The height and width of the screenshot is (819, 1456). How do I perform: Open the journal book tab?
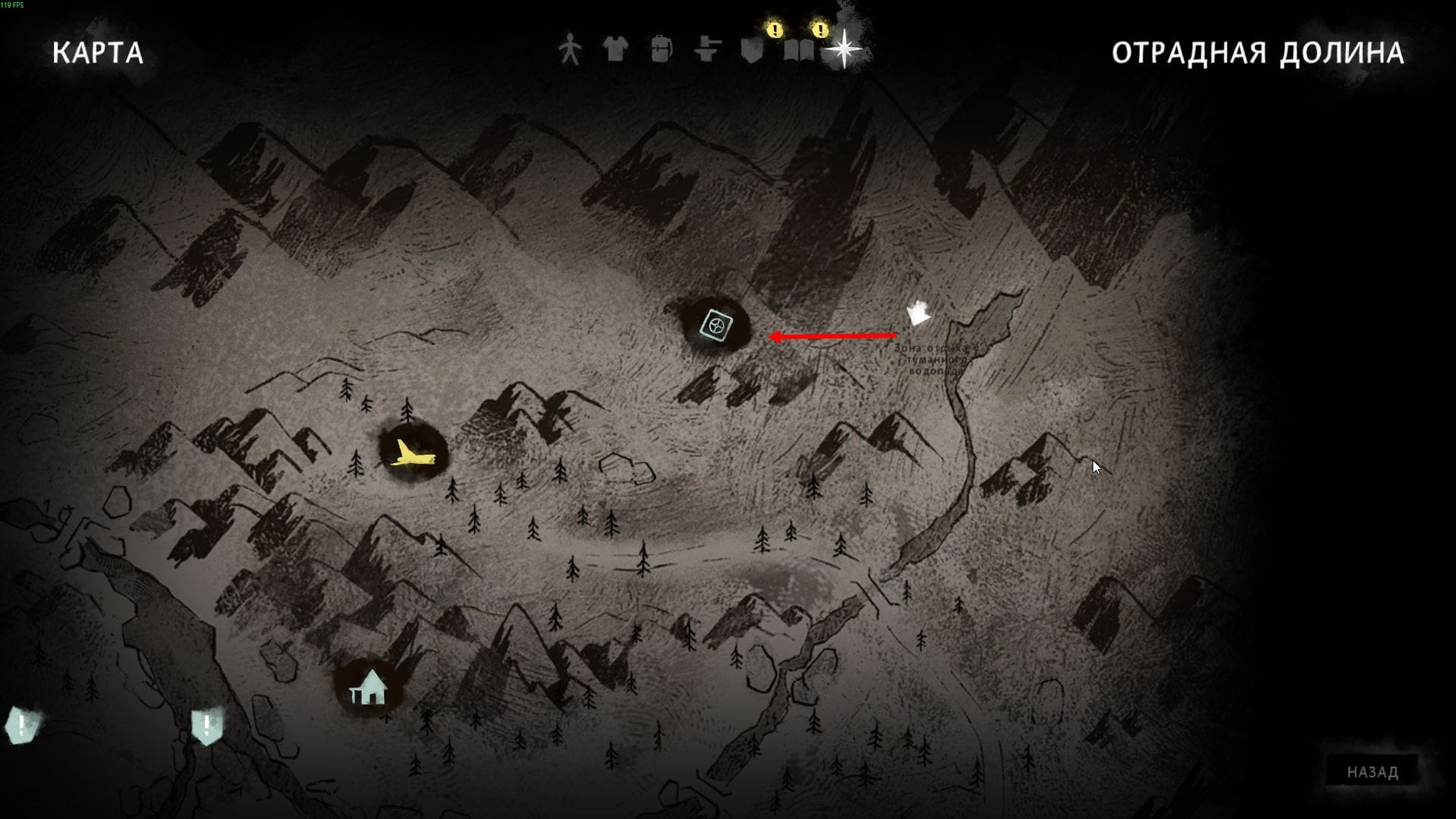pos(798,51)
